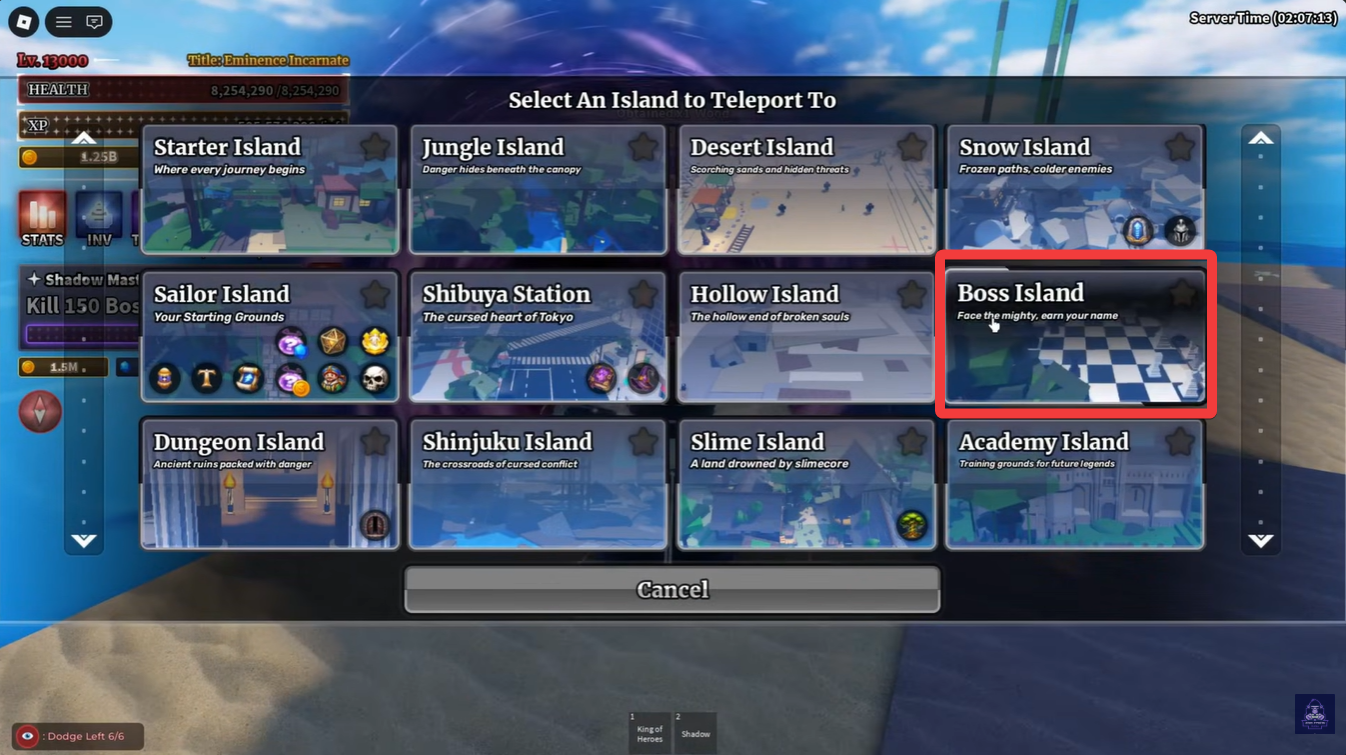This screenshot has width=1346, height=755.
Task: Cancel the island teleport menu
Action: coord(672,589)
